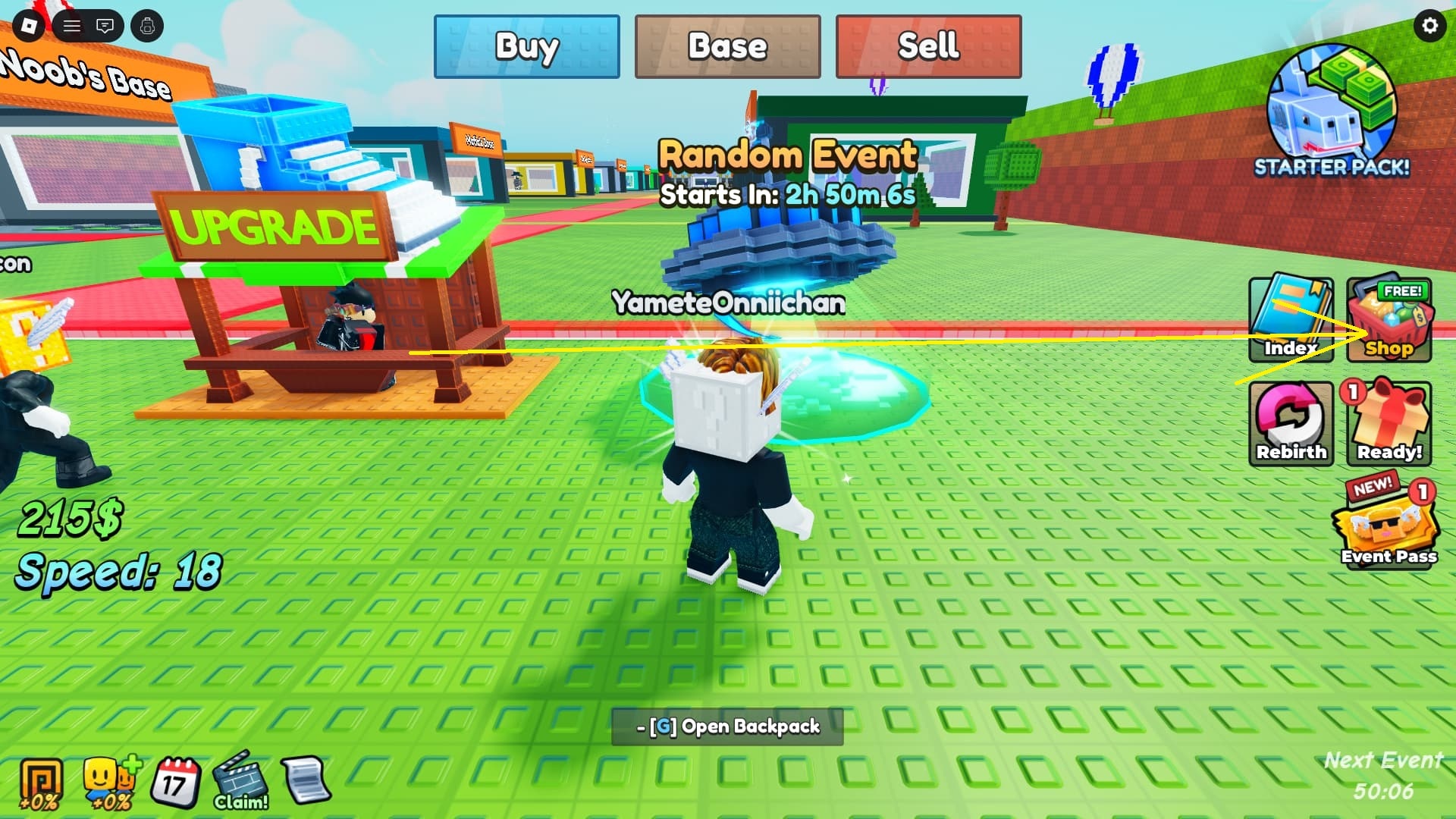The width and height of the screenshot is (1456, 819).
Task: Click the Open Backpack prompt
Action: pyautogui.click(x=726, y=726)
